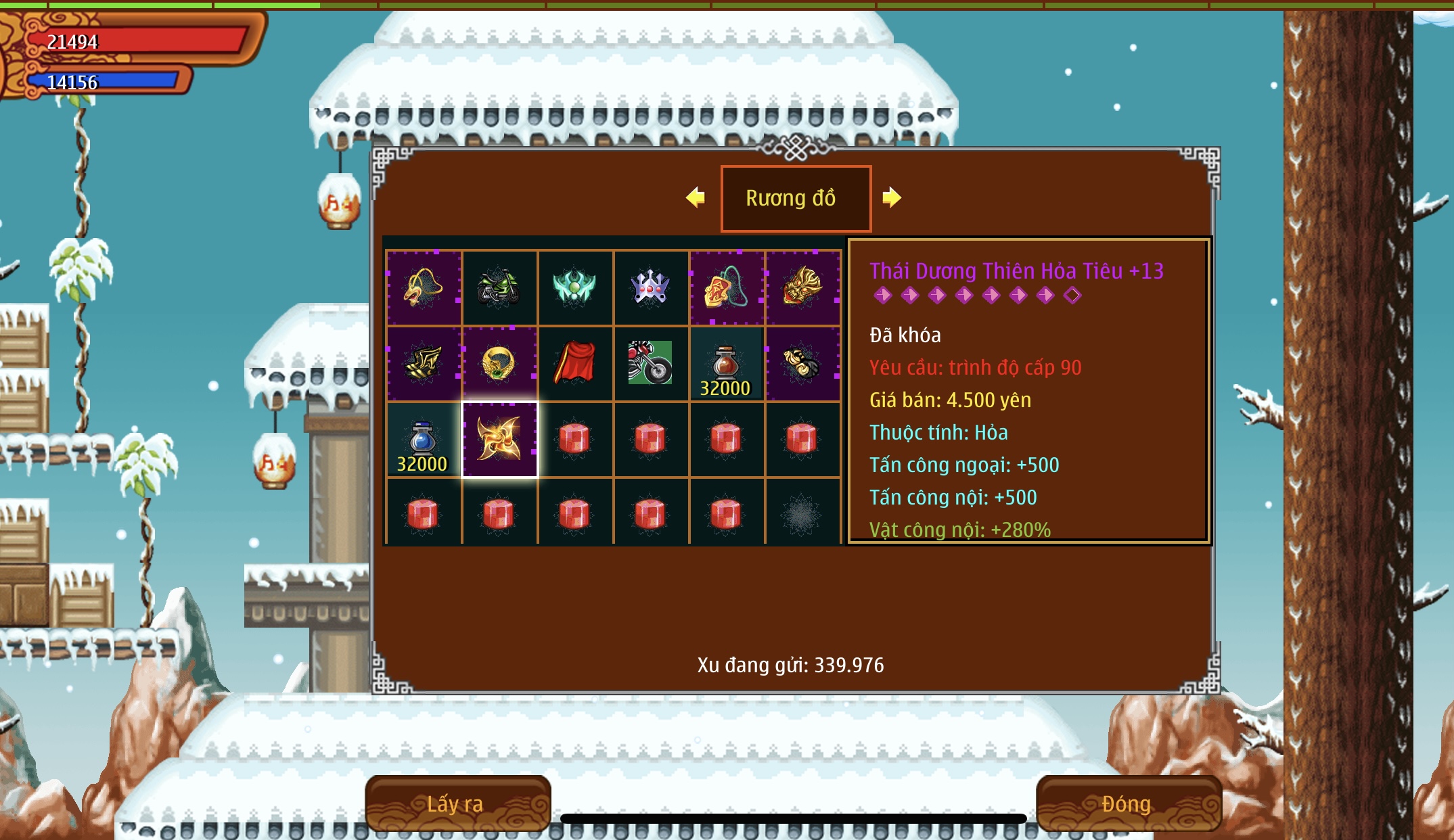
Task: Select the golden ring item slot
Action: tap(499, 364)
